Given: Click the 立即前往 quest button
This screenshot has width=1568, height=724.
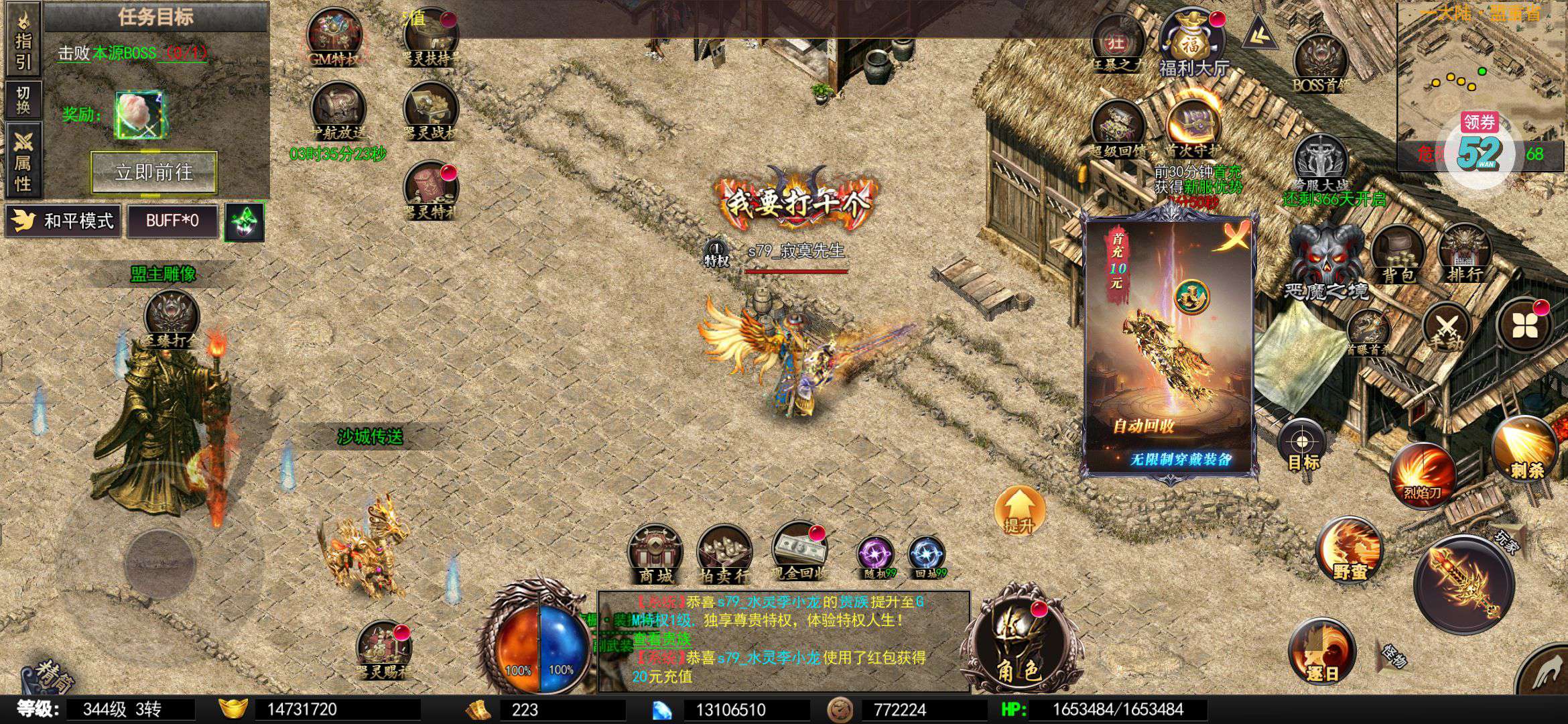Looking at the screenshot, I should 153,172.
